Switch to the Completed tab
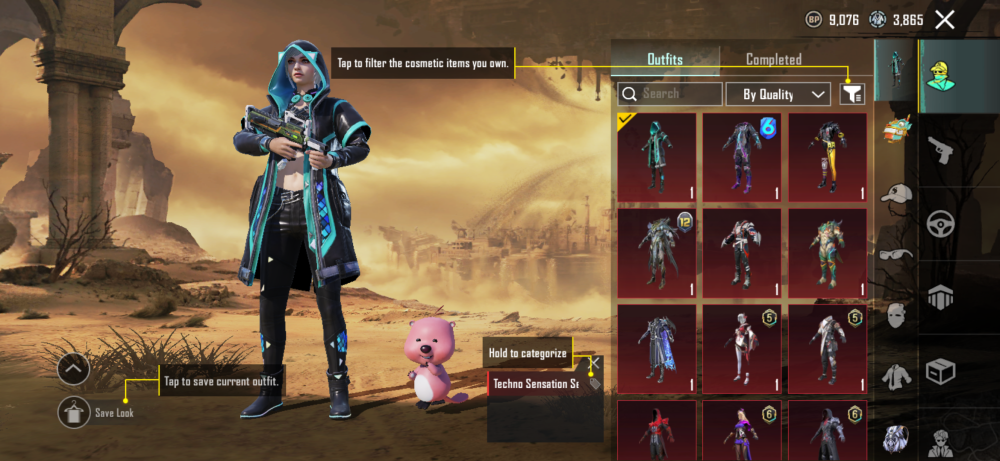The image size is (1000, 461). 773,60
